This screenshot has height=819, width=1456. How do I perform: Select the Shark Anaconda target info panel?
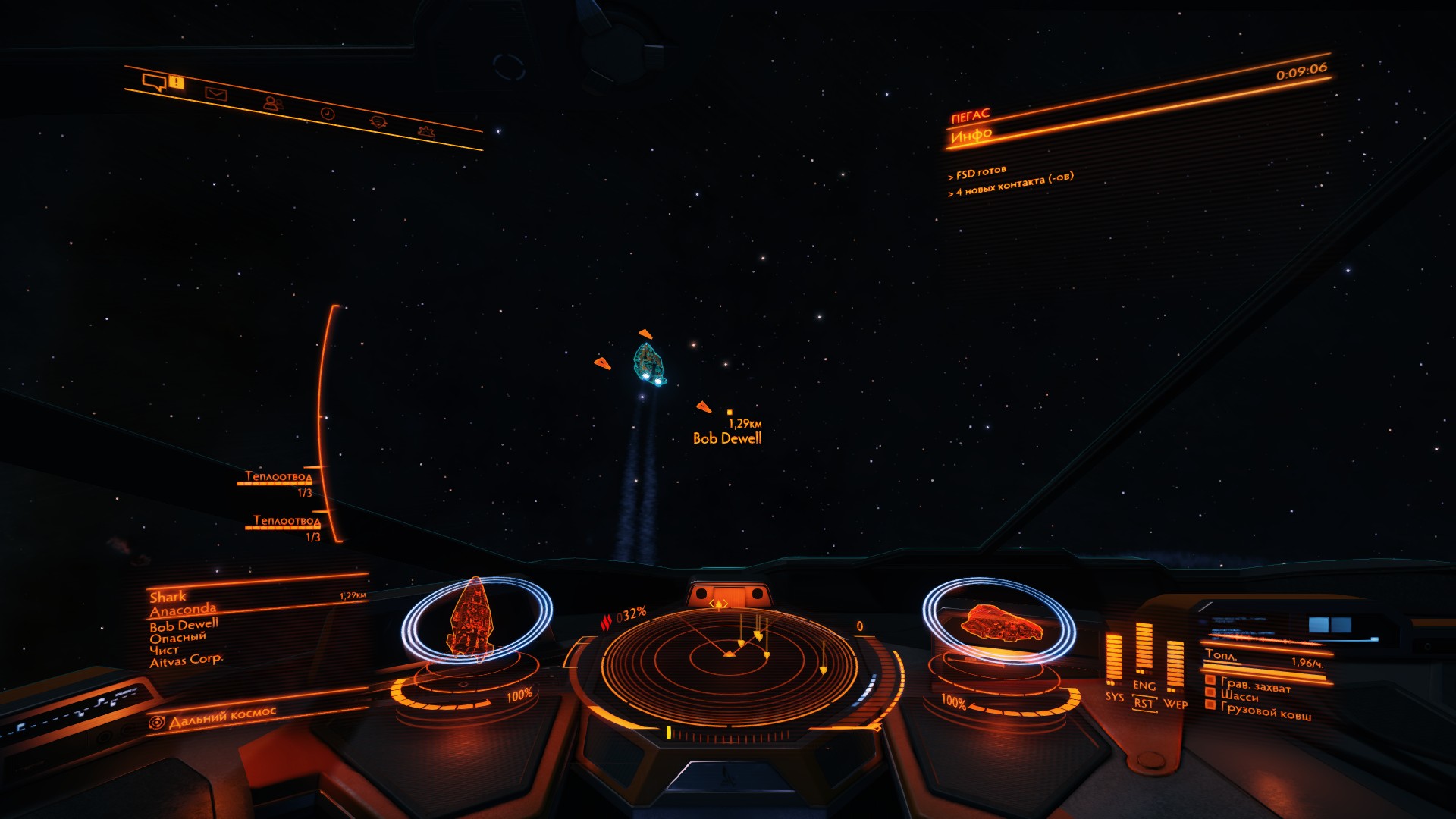tap(186, 628)
